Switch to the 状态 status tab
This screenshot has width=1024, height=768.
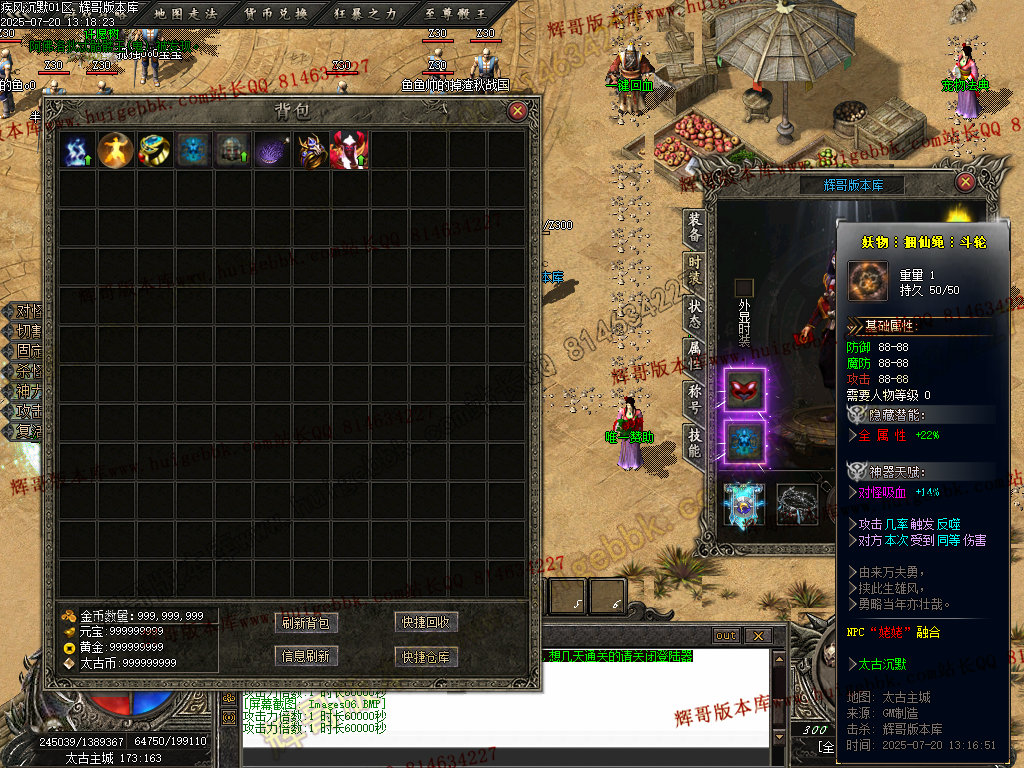(x=695, y=313)
